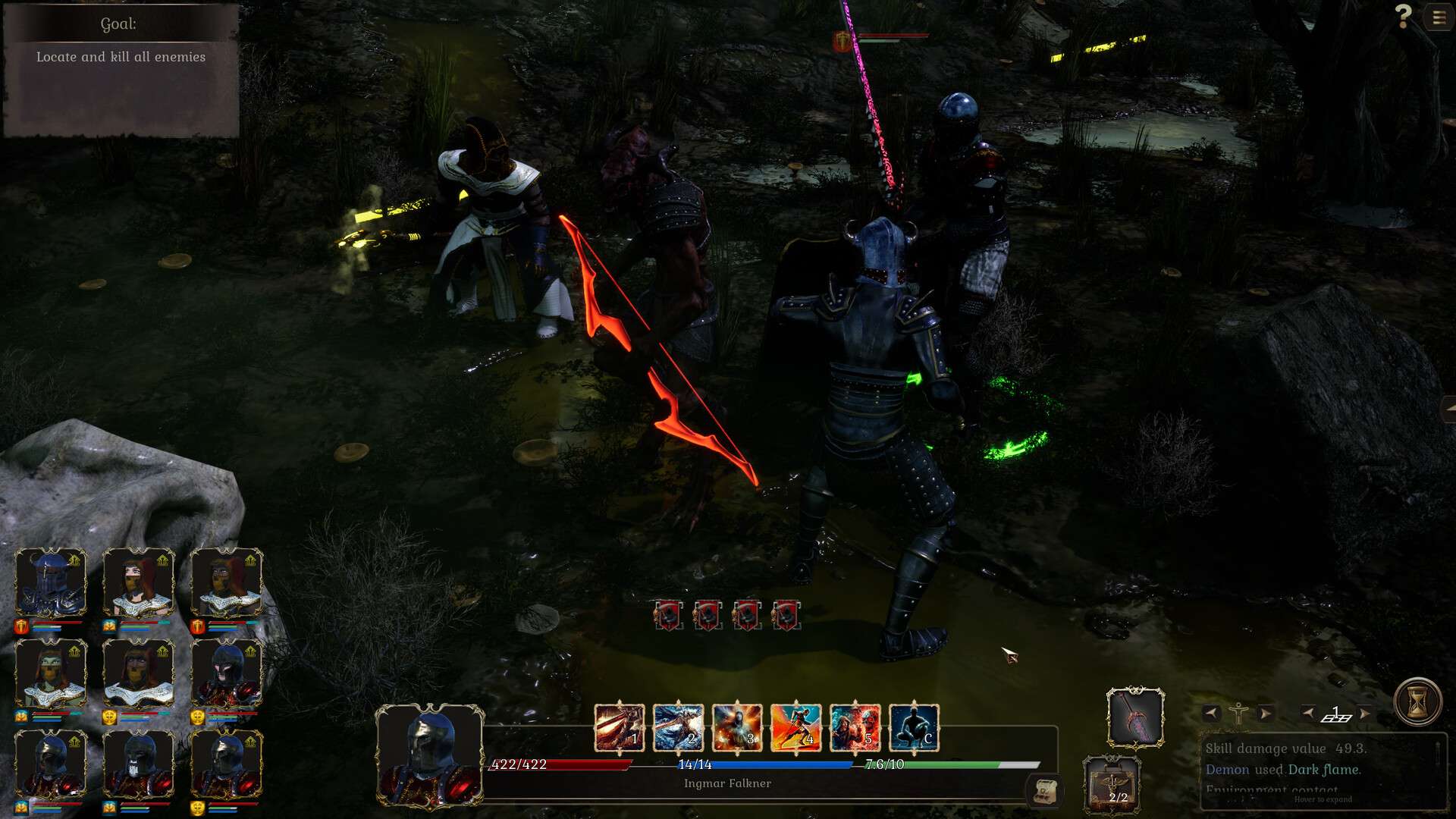
Task: Activate skill 2, the icy winged warrior
Action: click(x=678, y=728)
